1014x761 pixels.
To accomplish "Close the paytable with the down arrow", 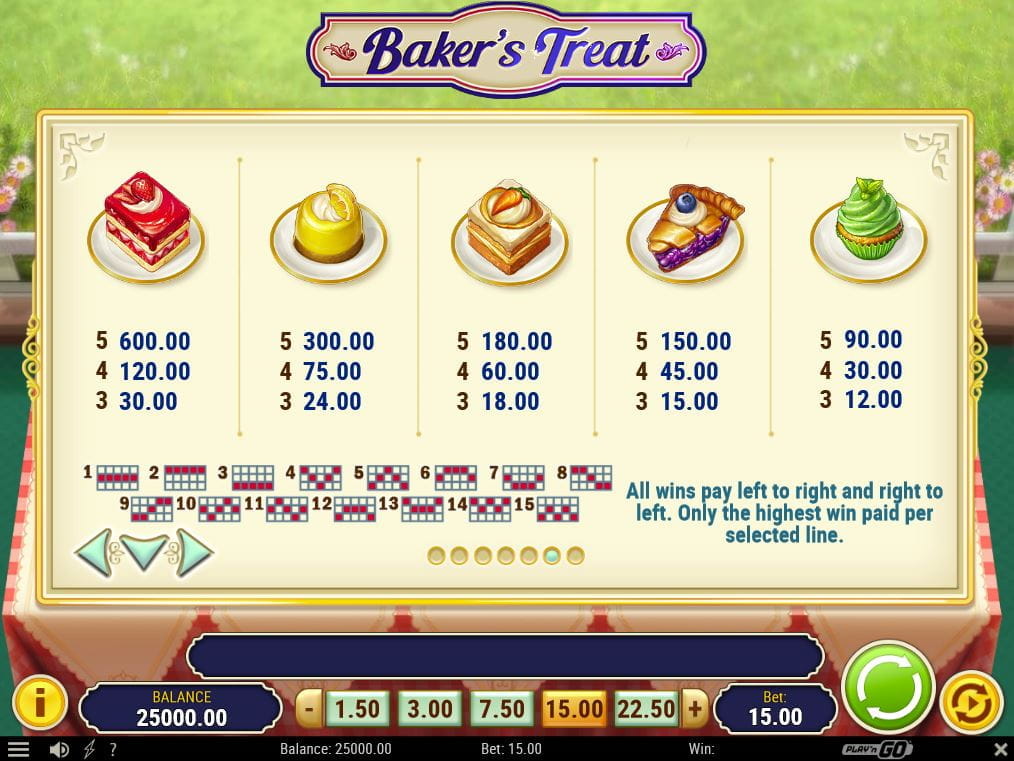I will click(x=144, y=552).
